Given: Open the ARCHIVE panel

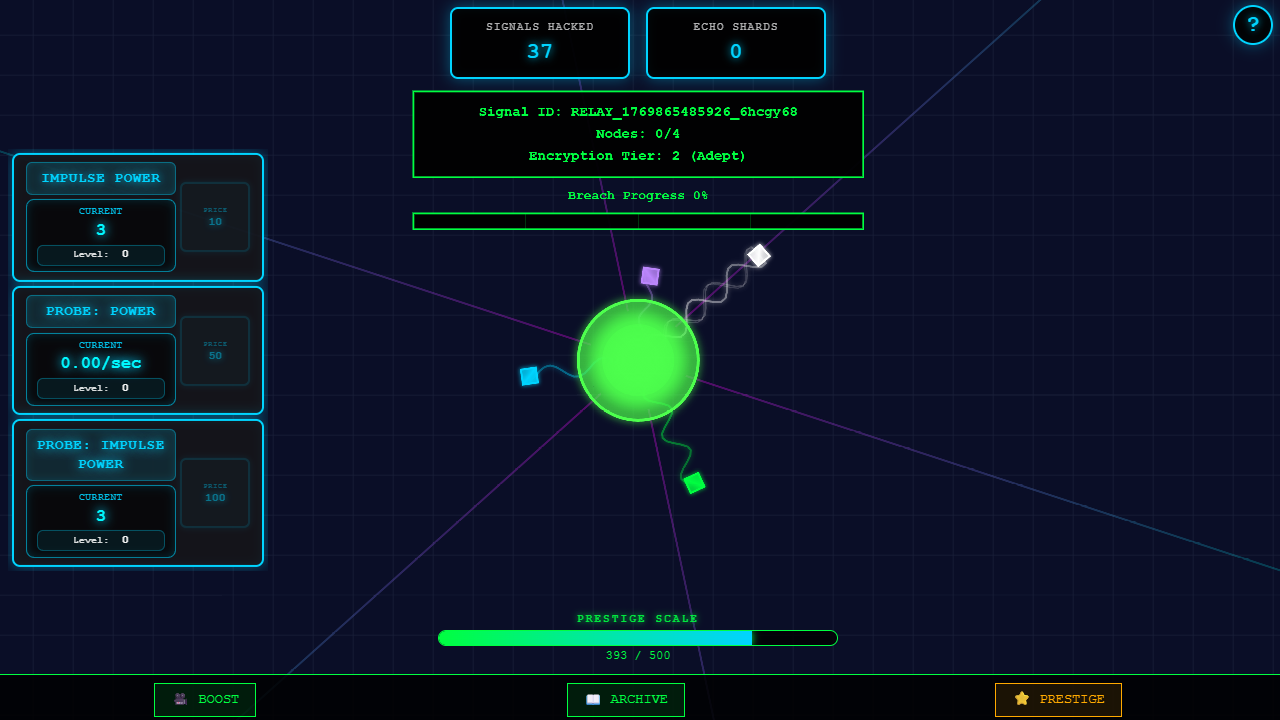Looking at the screenshot, I should (x=626, y=699).
